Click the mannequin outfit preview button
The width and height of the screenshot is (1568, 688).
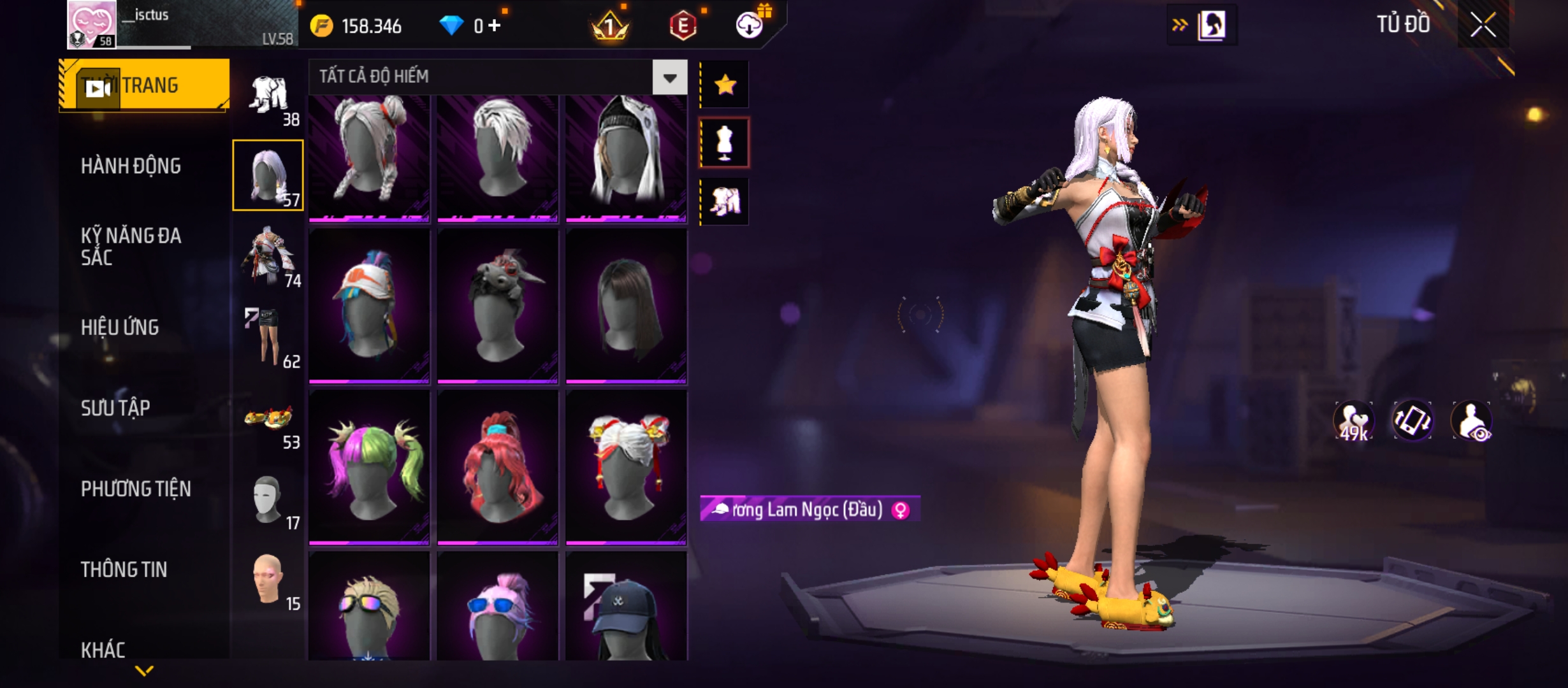click(x=725, y=143)
